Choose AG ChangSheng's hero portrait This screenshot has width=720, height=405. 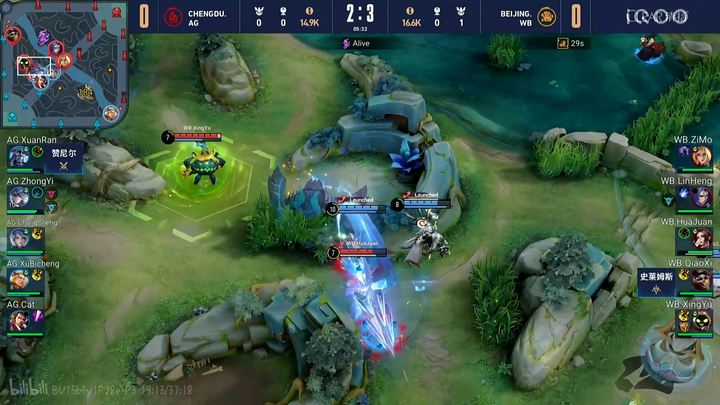19,239
